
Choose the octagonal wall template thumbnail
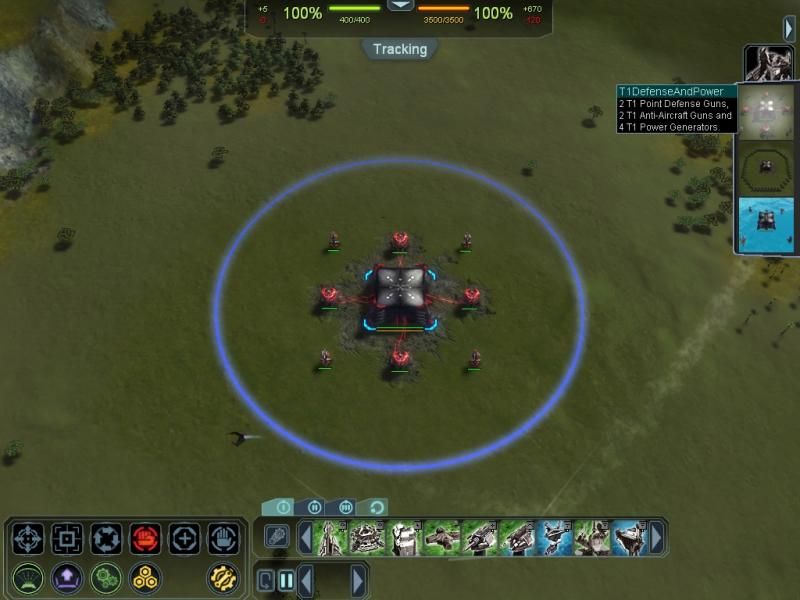tap(767, 168)
